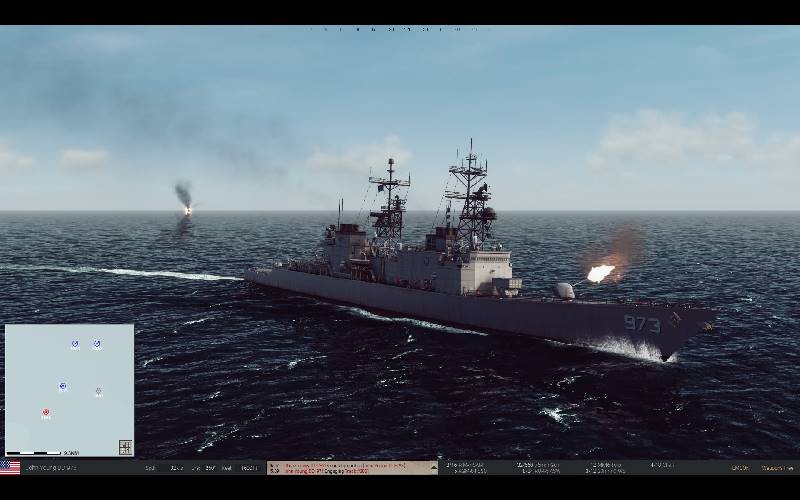800x500 pixels.
Task: Open the message log in the bottom bar
Action: point(352,467)
